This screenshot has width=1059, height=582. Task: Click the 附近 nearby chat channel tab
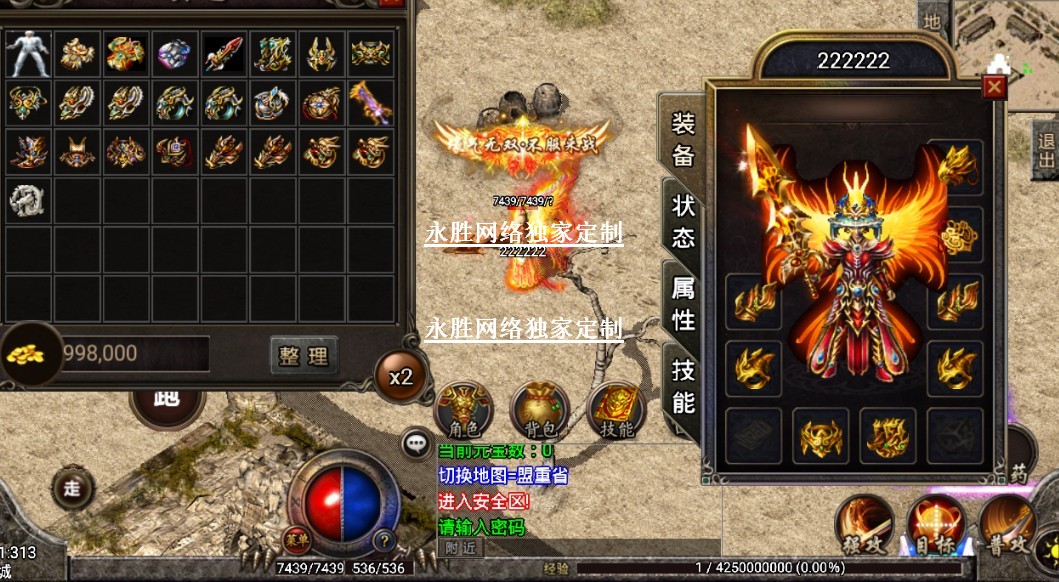[x=460, y=547]
